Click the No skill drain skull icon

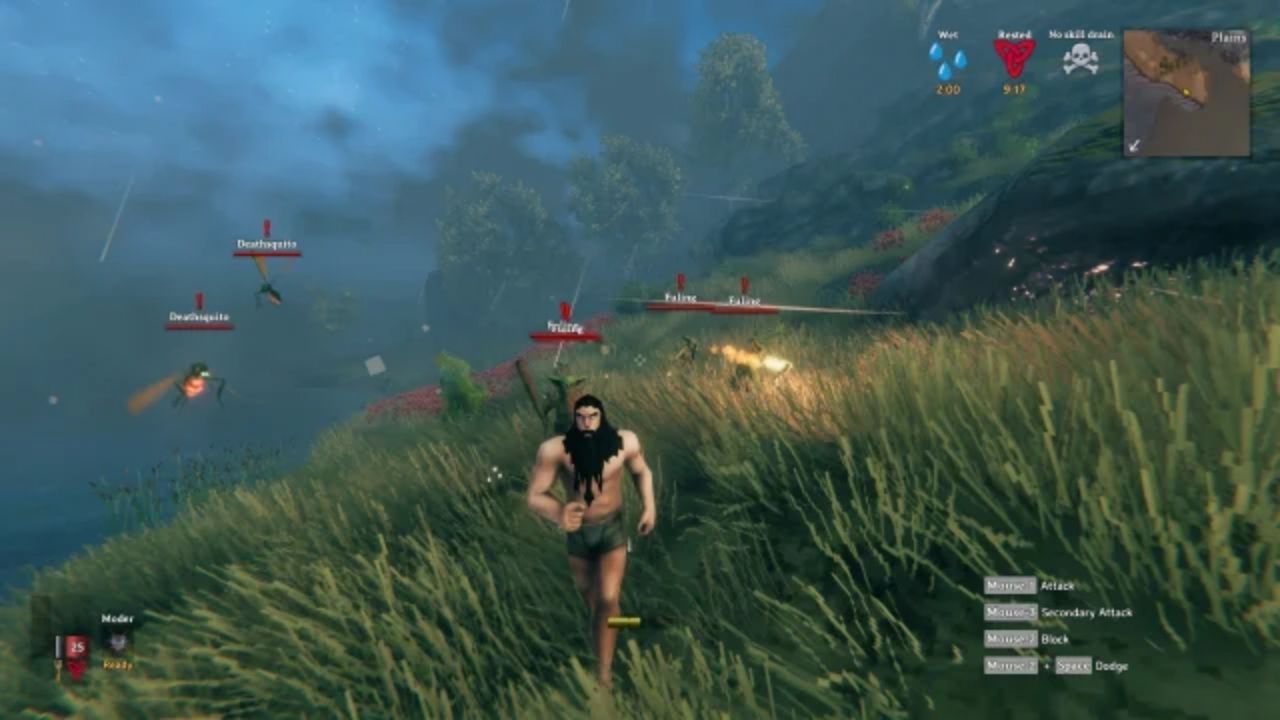[1080, 59]
